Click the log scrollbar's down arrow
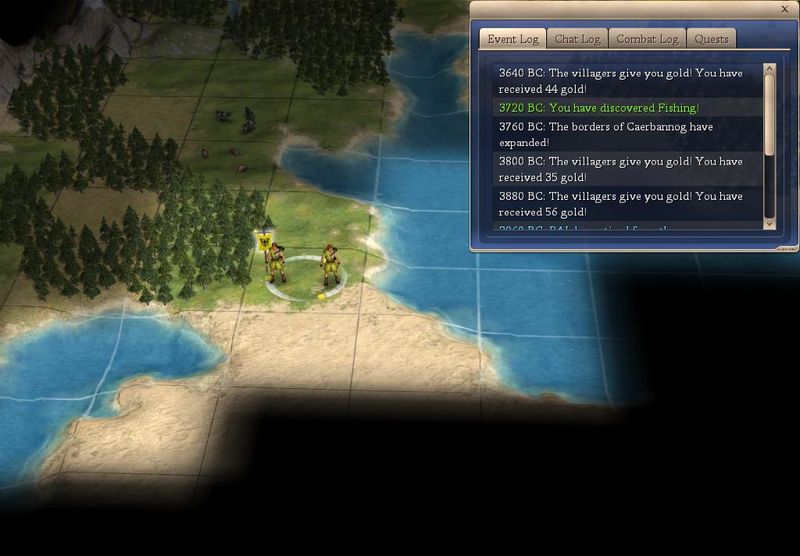Image resolution: width=800 pixels, height=556 pixels. pyautogui.click(x=769, y=224)
